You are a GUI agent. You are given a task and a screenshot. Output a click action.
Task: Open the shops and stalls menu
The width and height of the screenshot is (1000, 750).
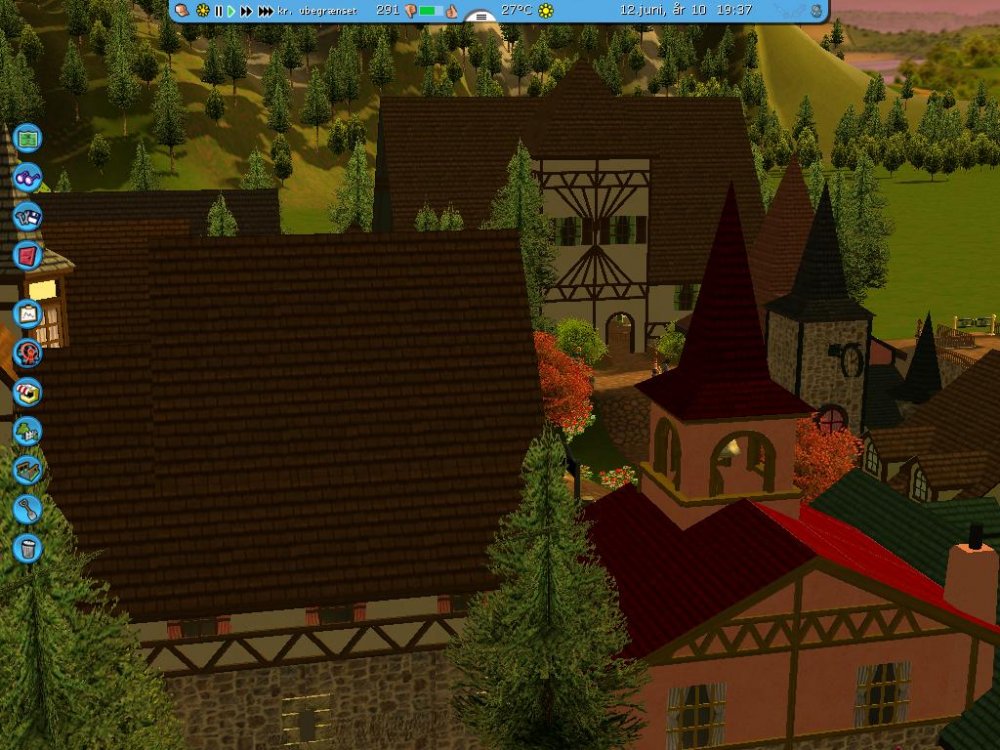[x=27, y=391]
